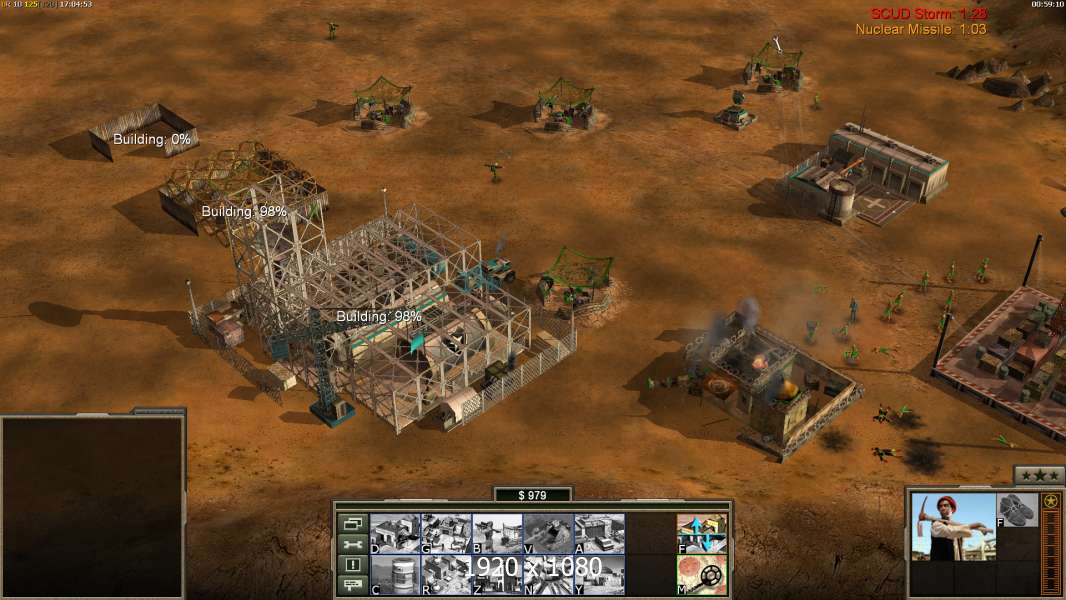This screenshot has width=1066, height=600.
Task: Click the wrench button on the command bar
Action: [x=352, y=544]
